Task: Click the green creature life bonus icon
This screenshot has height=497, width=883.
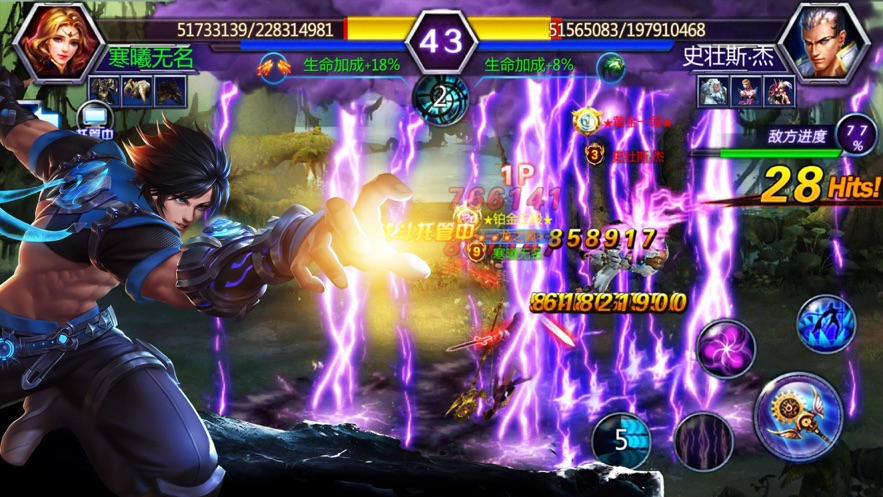Action: coord(610,66)
